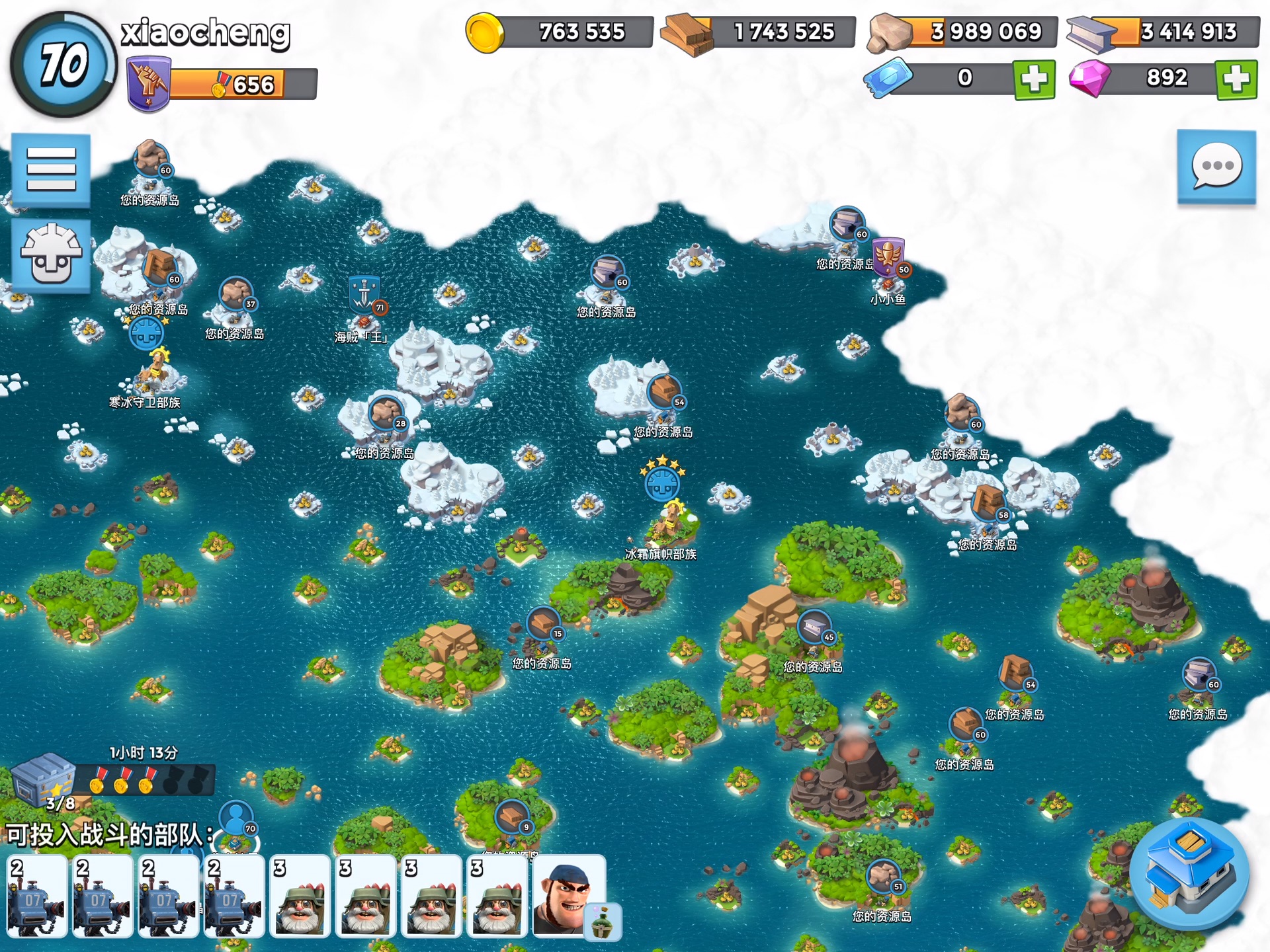Select 冰霜旗帜部族 tribe marker

(662, 484)
